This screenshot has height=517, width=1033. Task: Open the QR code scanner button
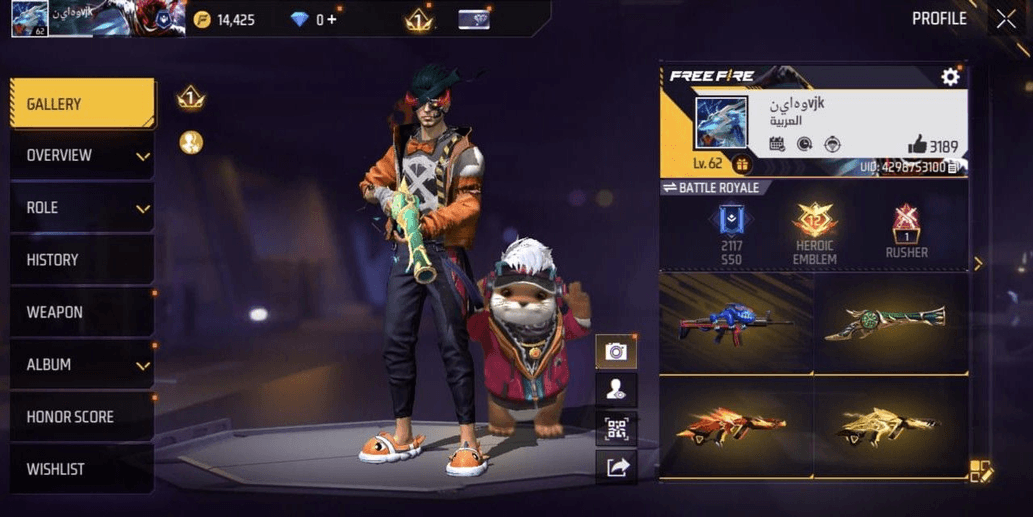point(616,429)
